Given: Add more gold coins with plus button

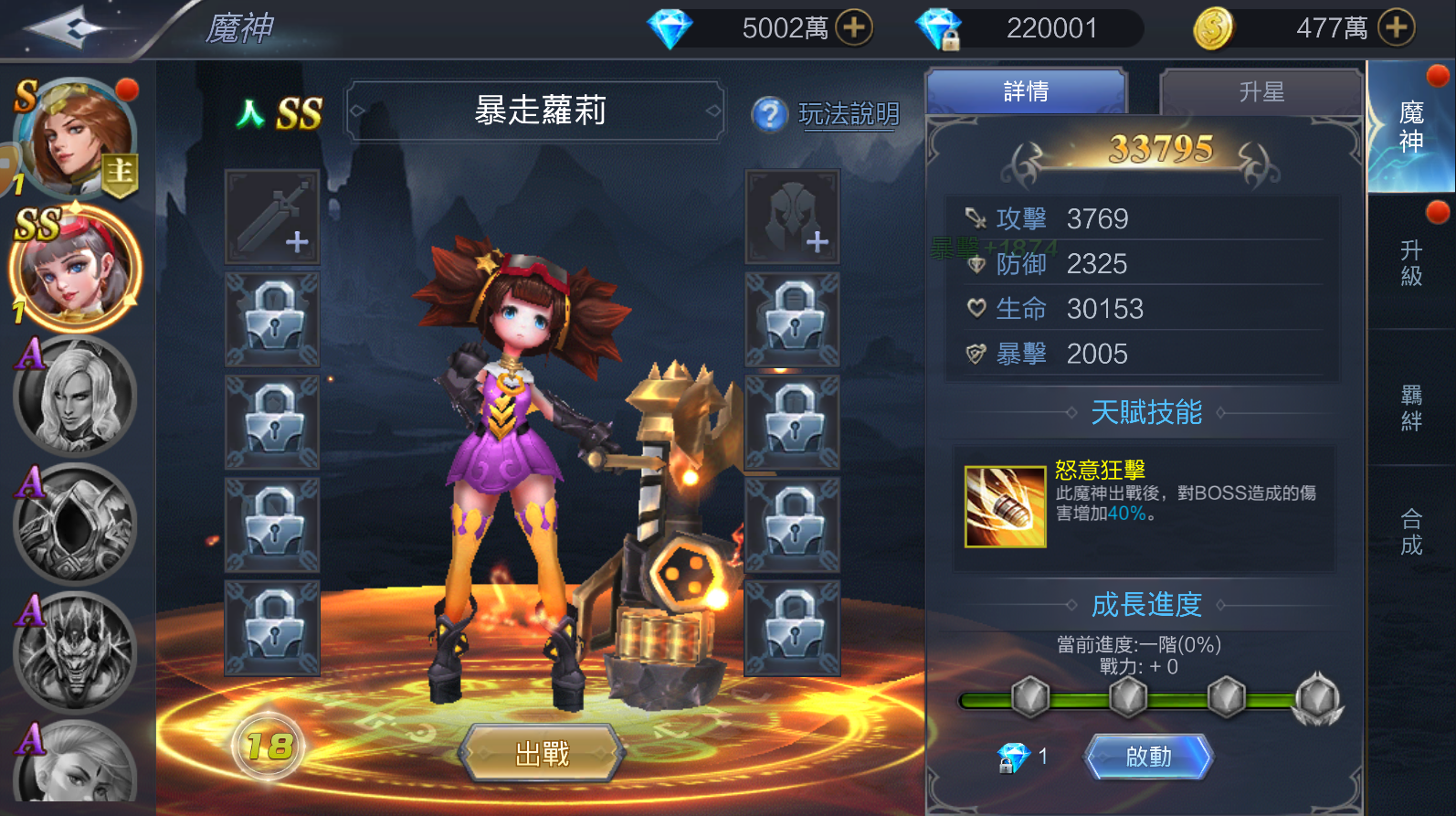Looking at the screenshot, I should coord(1396,27).
